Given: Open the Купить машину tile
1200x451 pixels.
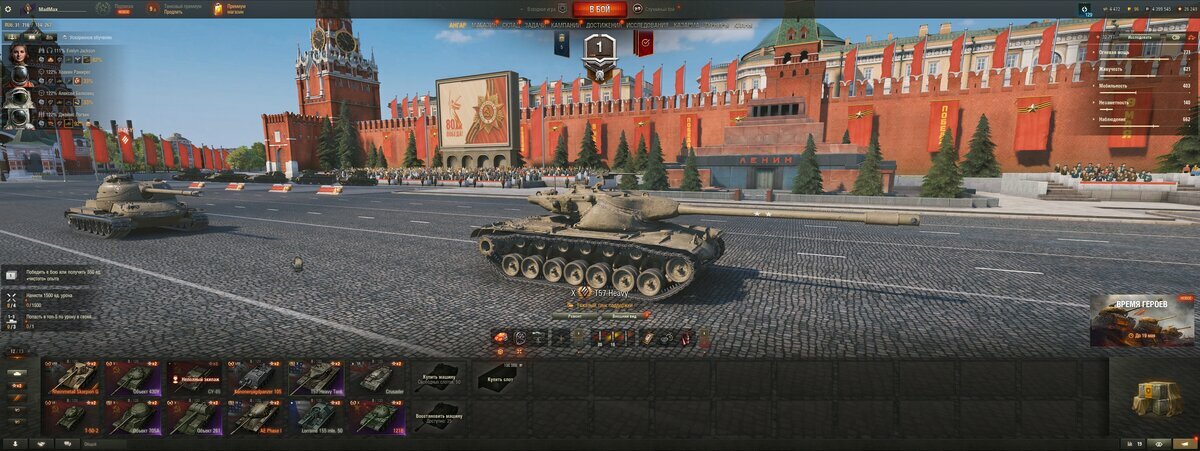Looking at the screenshot, I should click(437, 378).
